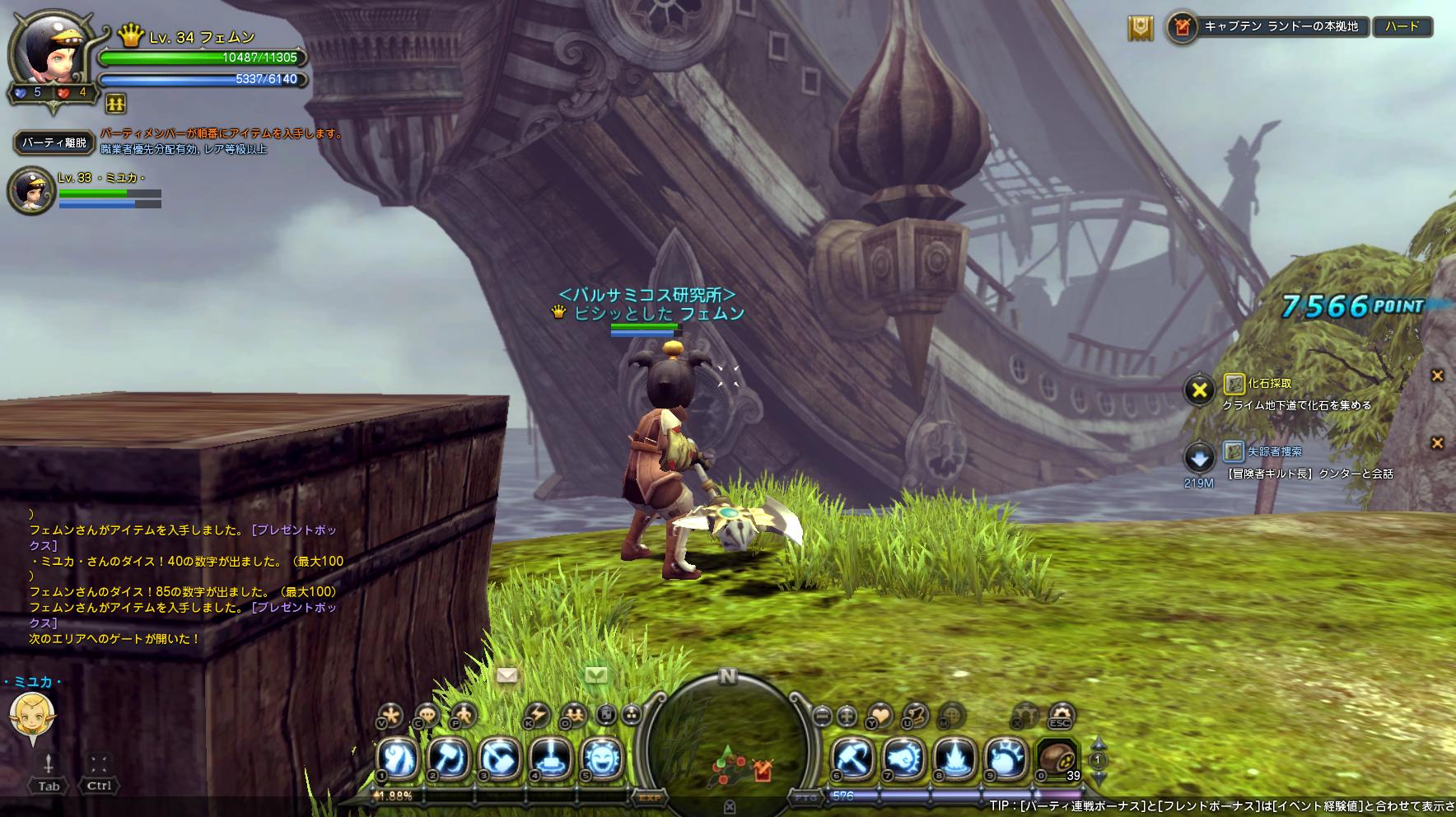Use the laughing sun face skill

(x=600, y=757)
